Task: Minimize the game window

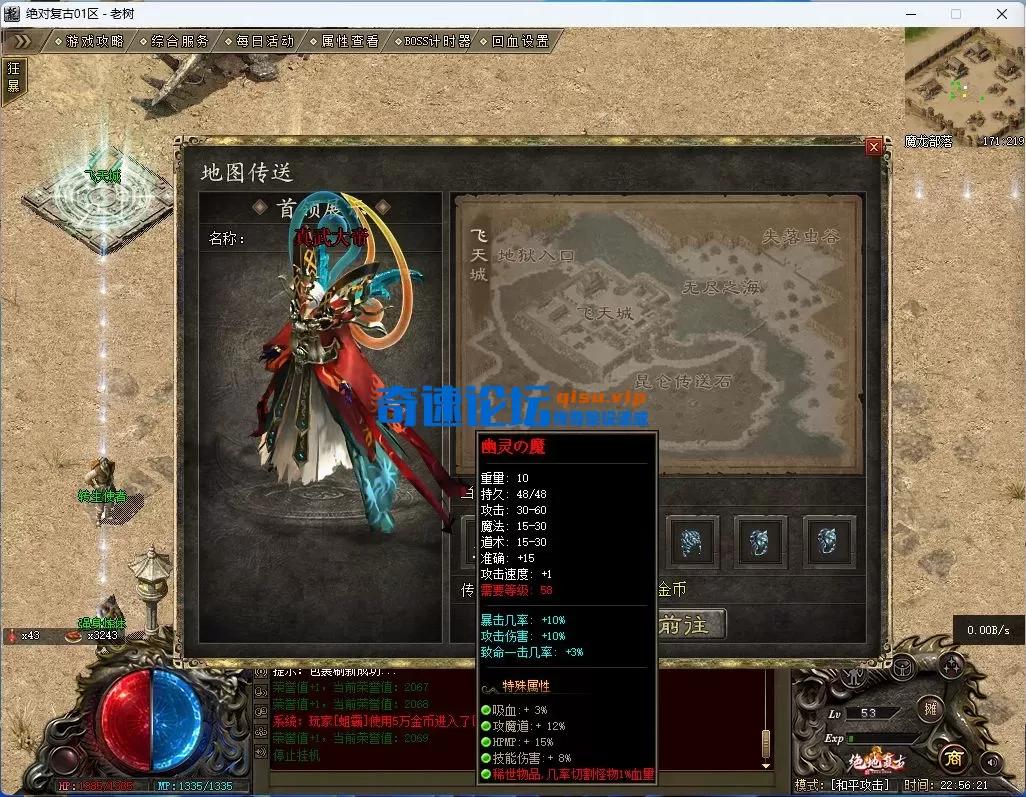Action: (911, 14)
